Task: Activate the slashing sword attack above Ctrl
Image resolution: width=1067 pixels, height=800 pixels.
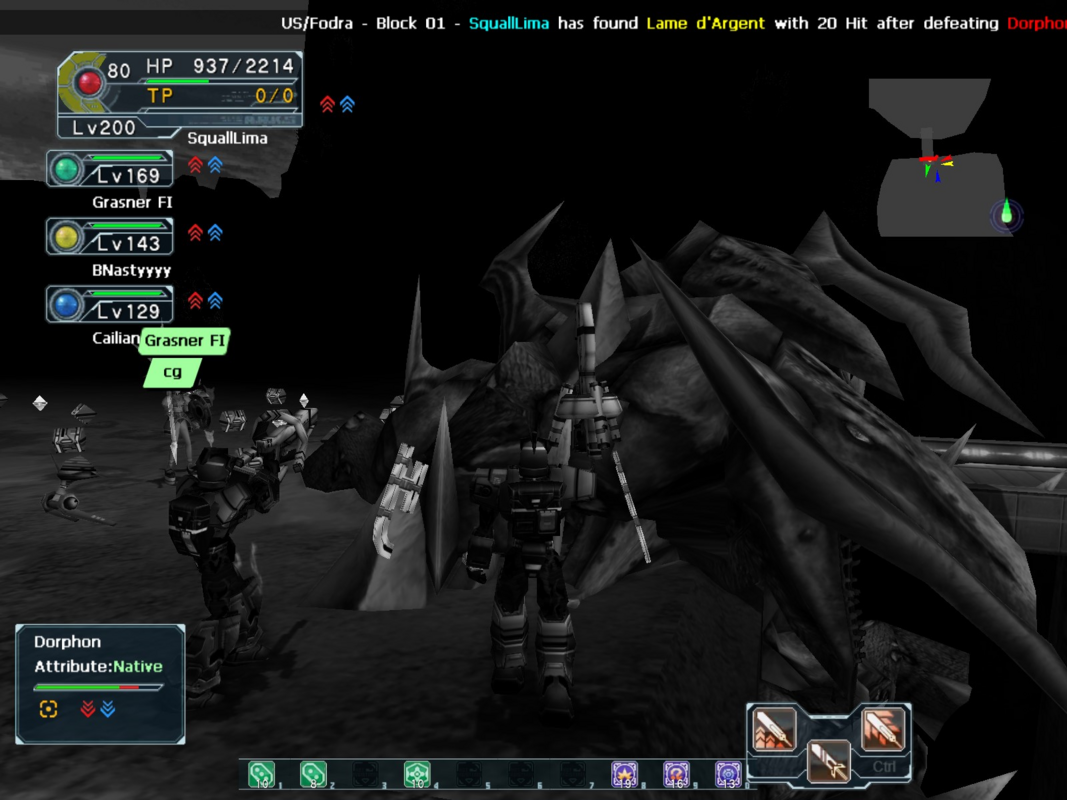Action: 882,729
